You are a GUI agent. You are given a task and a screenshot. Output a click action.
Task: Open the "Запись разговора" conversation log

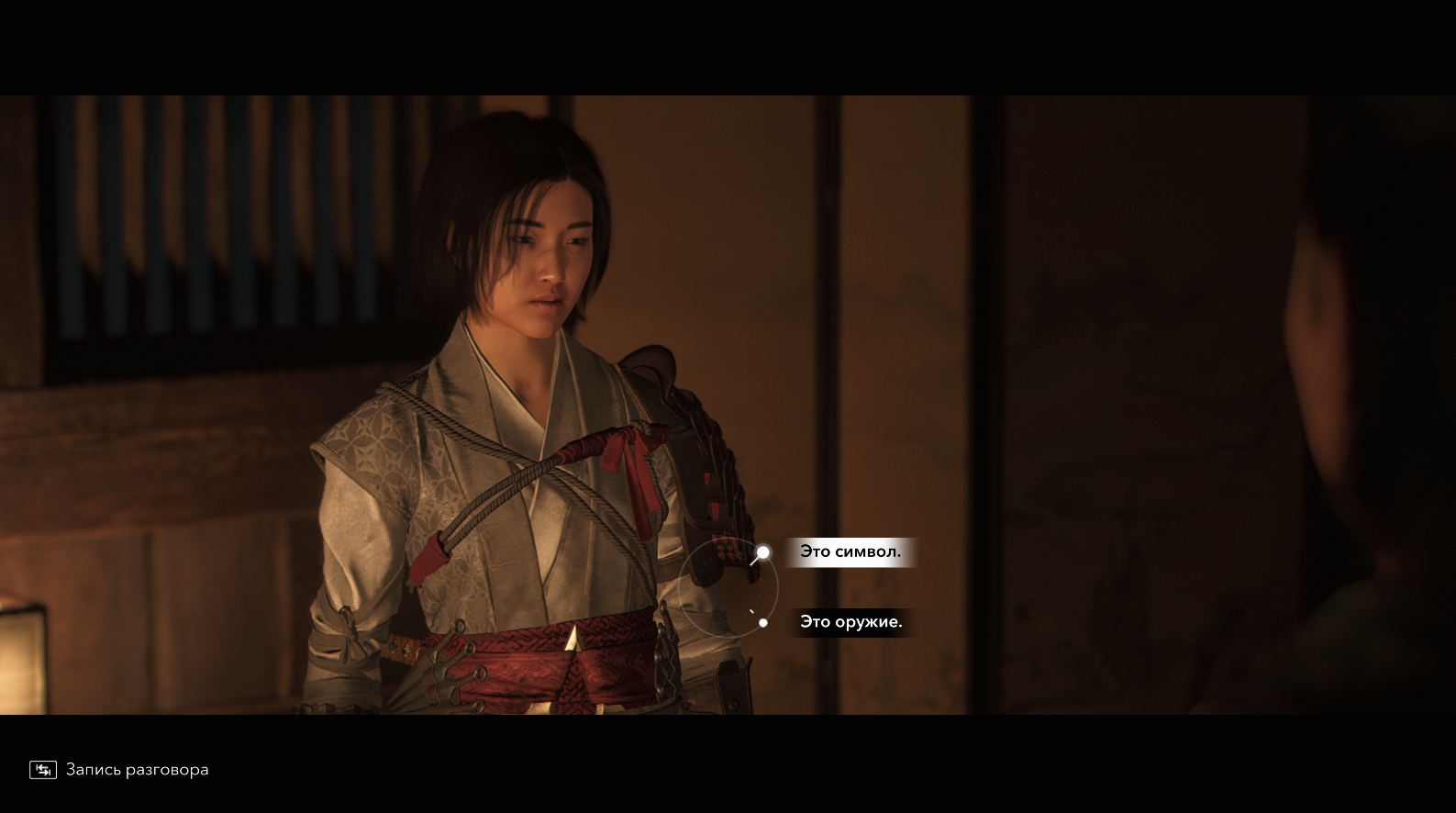[x=119, y=770]
